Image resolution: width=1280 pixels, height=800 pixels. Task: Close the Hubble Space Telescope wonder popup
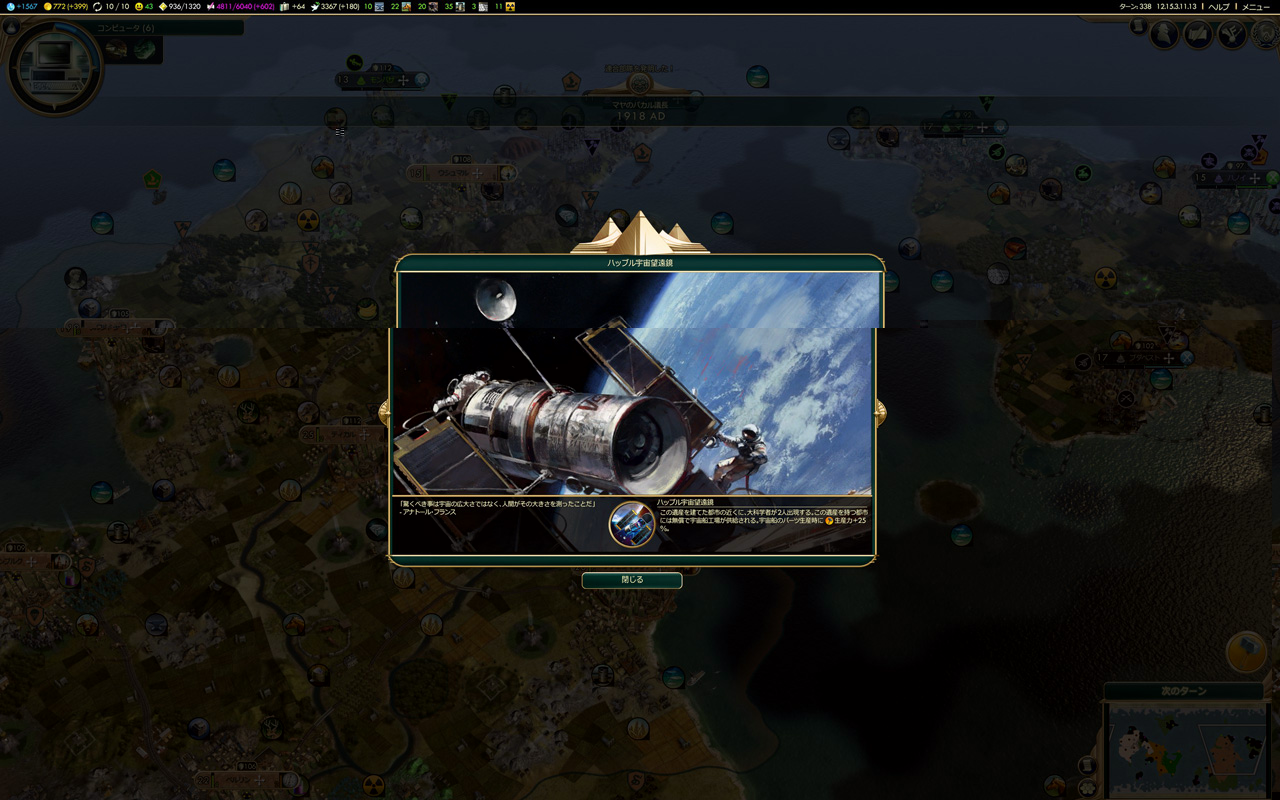point(631,580)
